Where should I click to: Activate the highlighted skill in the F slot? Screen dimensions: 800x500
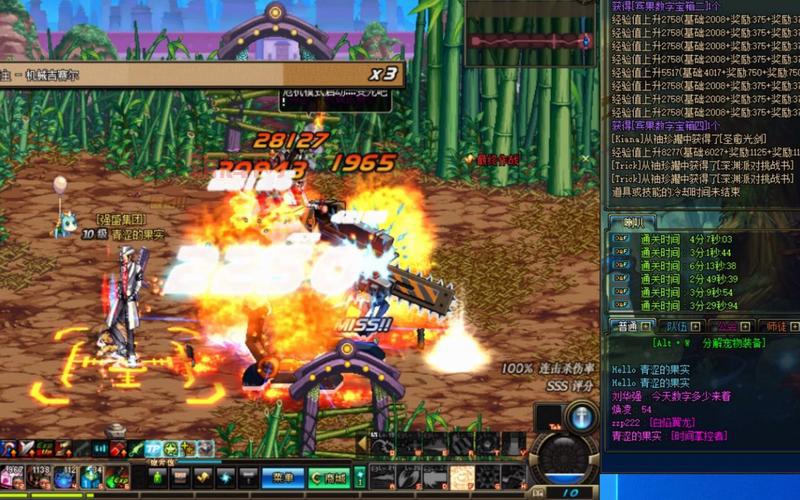click(x=460, y=477)
